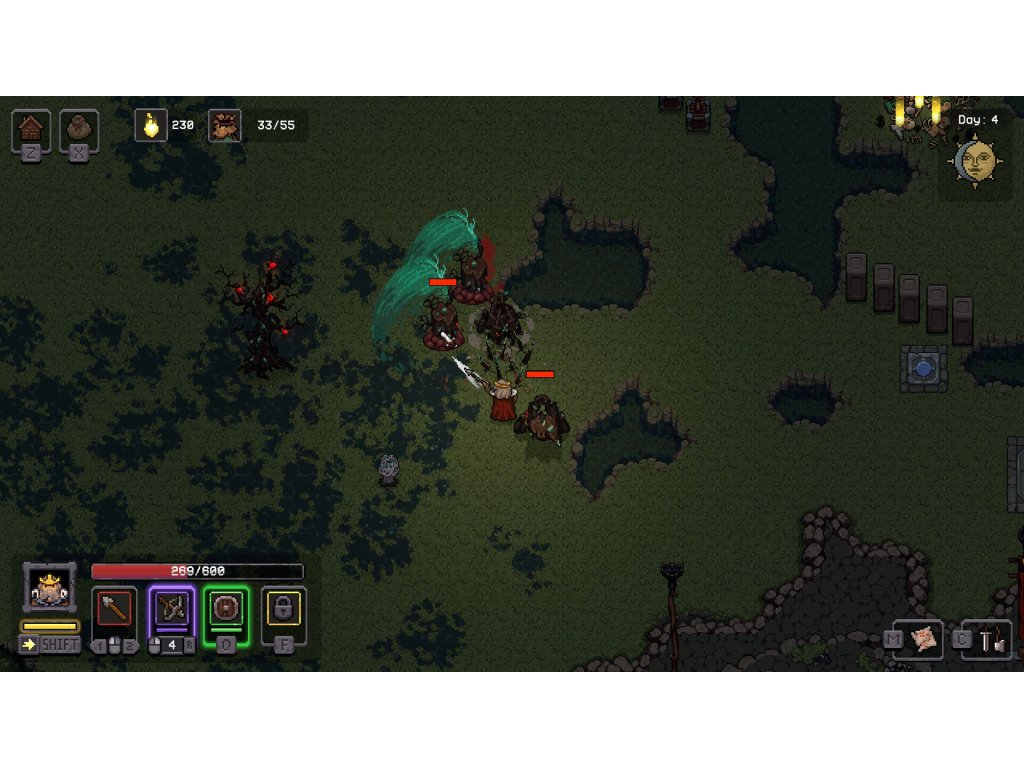Image resolution: width=1024 pixels, height=768 pixels.
Task: Click the yellow arrow dash icon
Action: pos(29,644)
